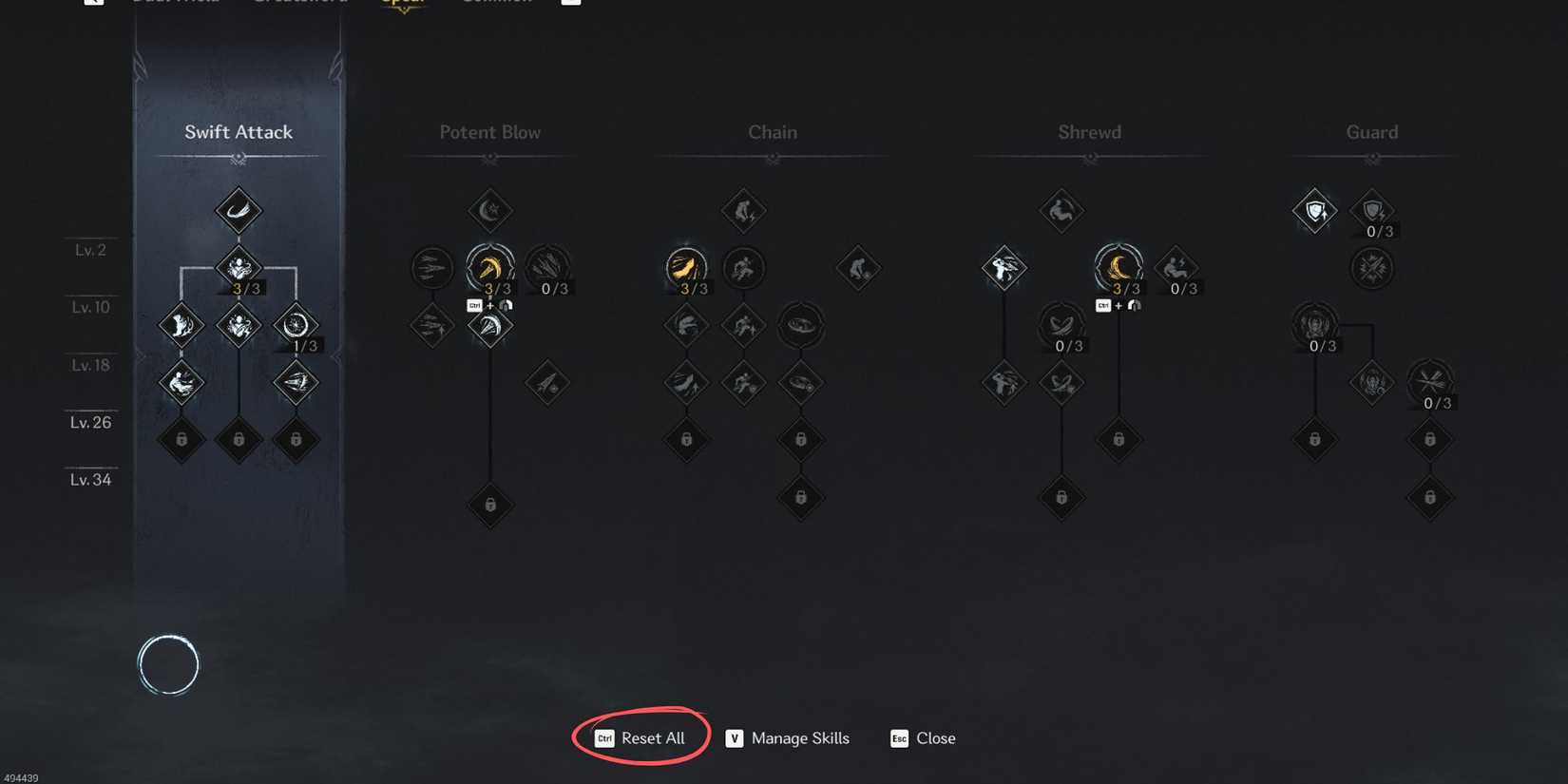Click Close at the bottom
The height and width of the screenshot is (784, 1568).
(935, 738)
